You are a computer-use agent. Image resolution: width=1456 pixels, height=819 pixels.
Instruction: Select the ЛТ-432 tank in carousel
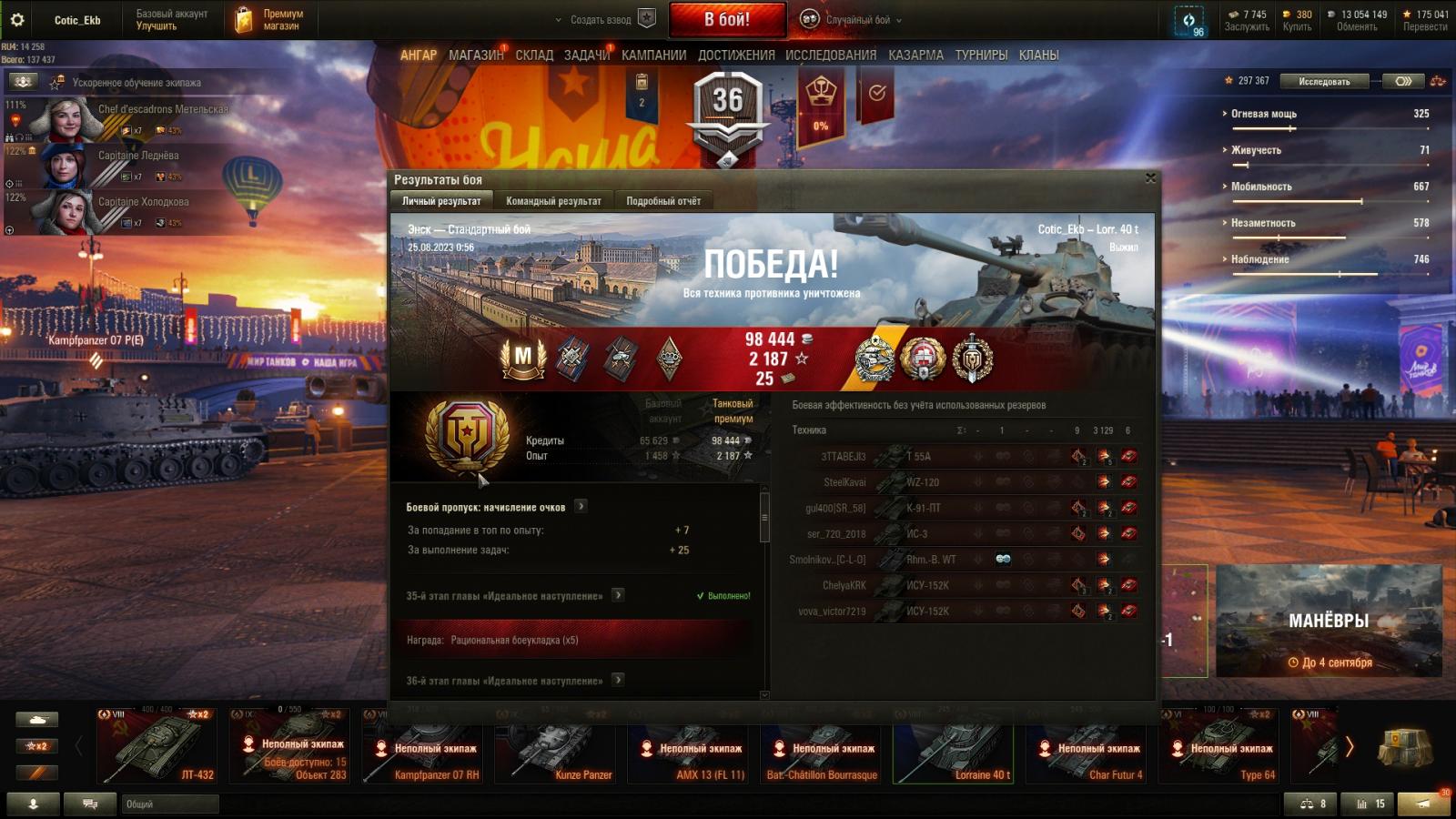point(157,746)
